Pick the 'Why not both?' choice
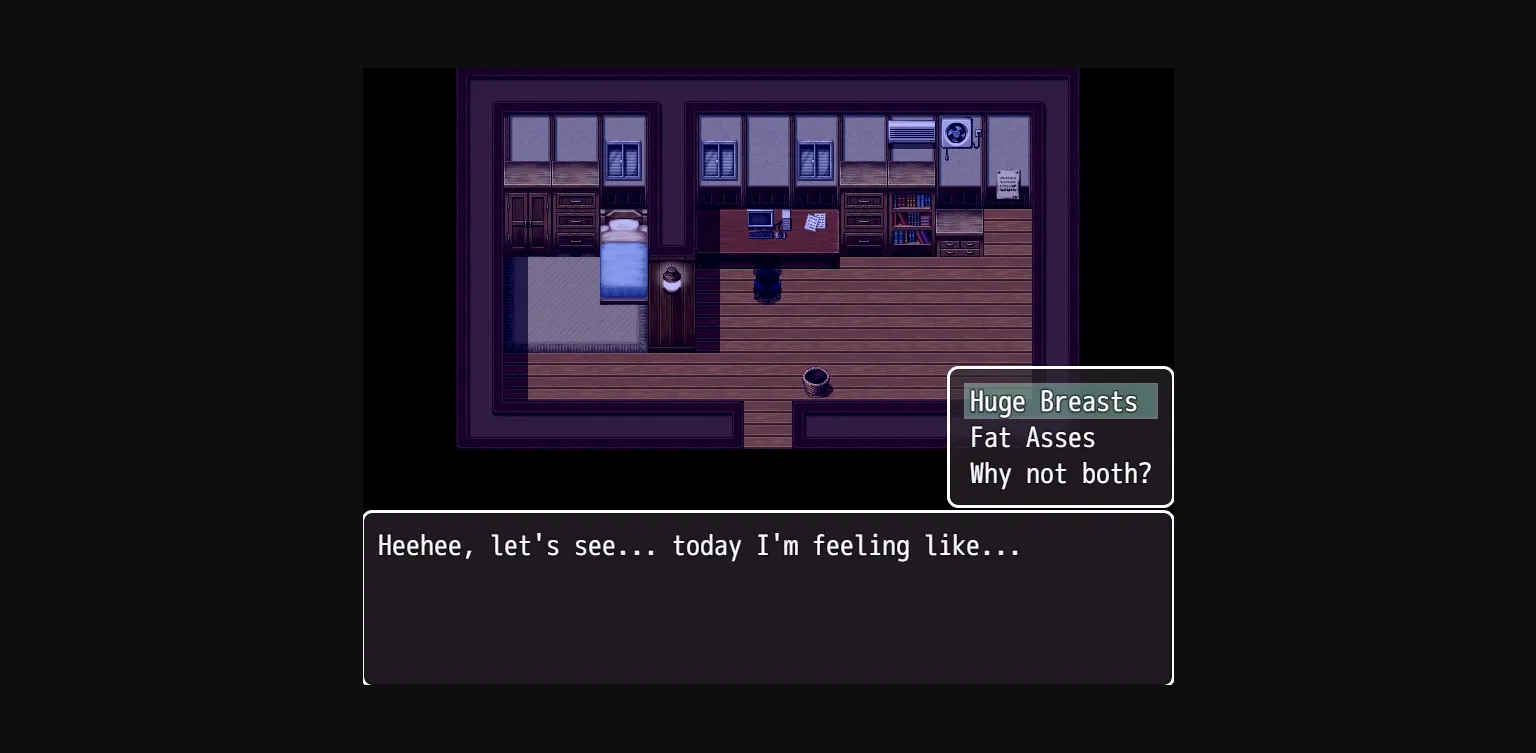This screenshot has width=1536, height=753. [x=1060, y=474]
